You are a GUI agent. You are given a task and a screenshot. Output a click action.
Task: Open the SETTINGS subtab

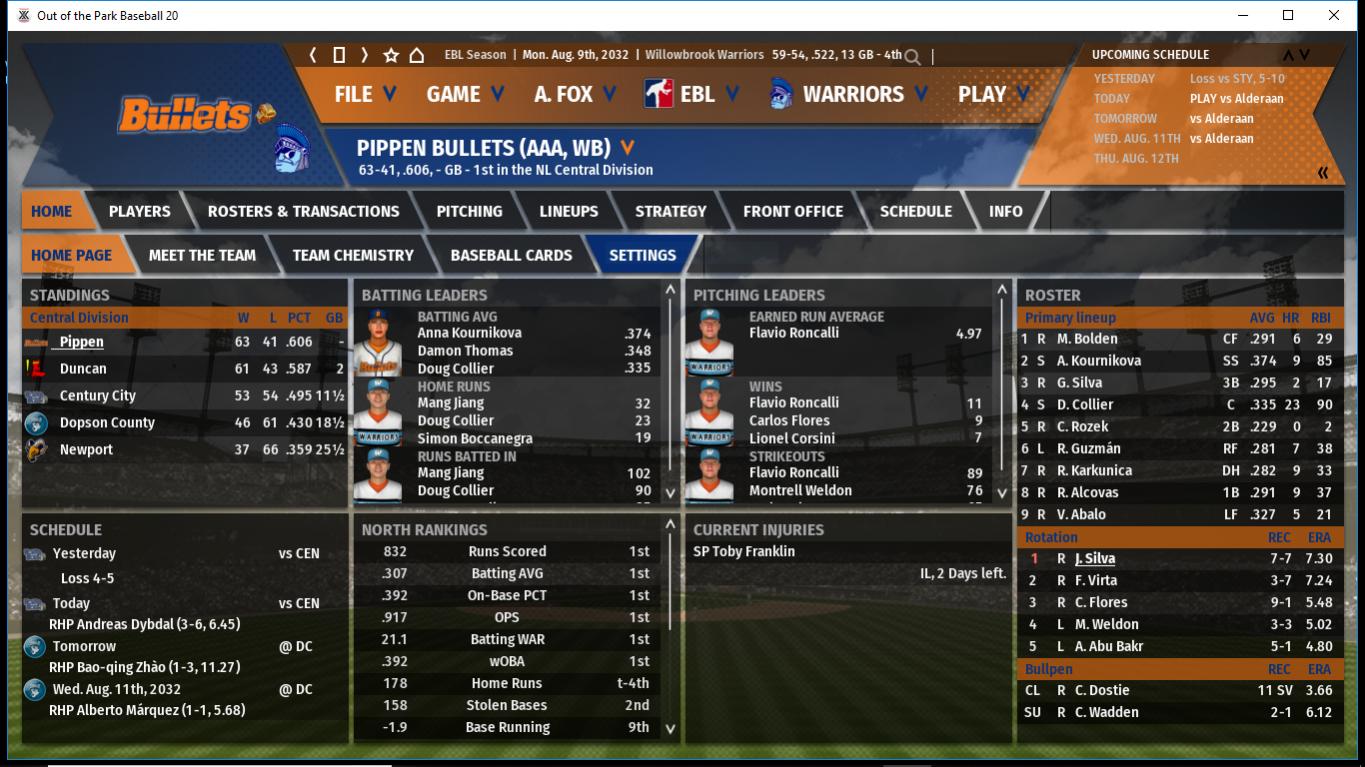pyautogui.click(x=642, y=255)
